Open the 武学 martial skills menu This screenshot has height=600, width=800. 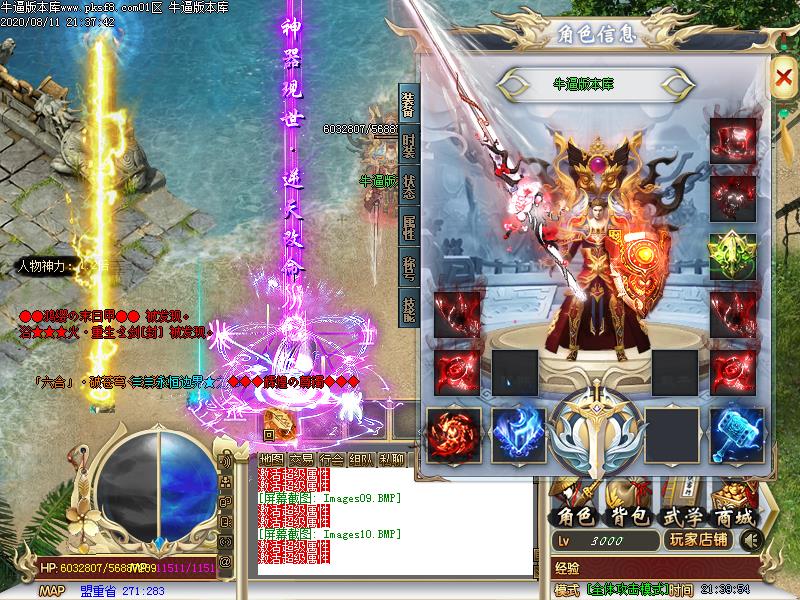pyautogui.click(x=682, y=515)
